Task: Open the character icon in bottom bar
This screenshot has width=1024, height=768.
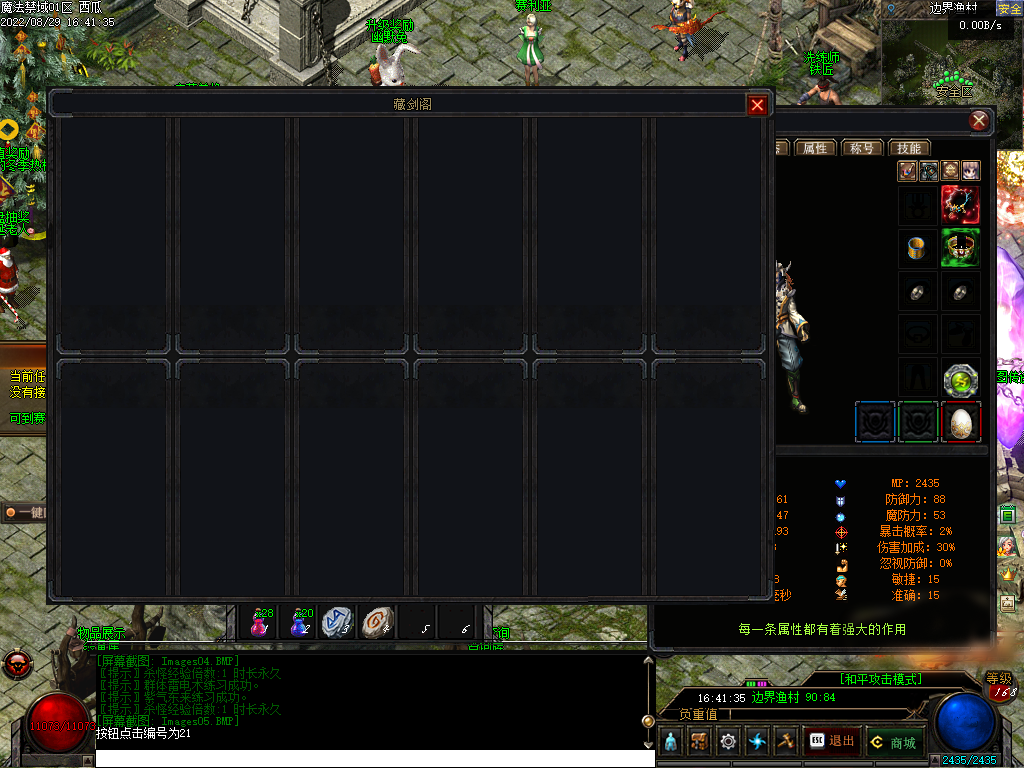Action: [670, 742]
